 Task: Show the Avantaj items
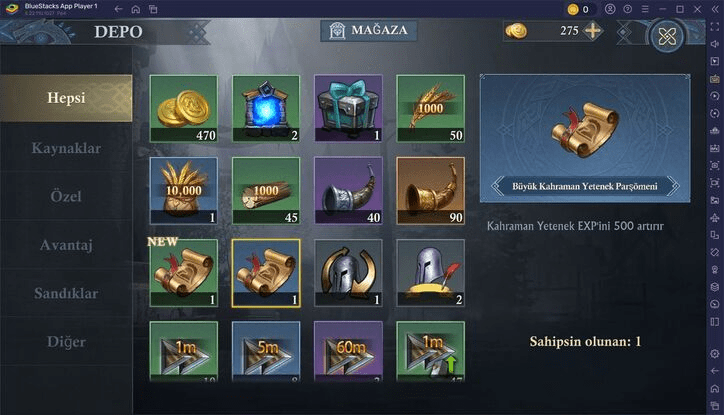click(x=66, y=245)
